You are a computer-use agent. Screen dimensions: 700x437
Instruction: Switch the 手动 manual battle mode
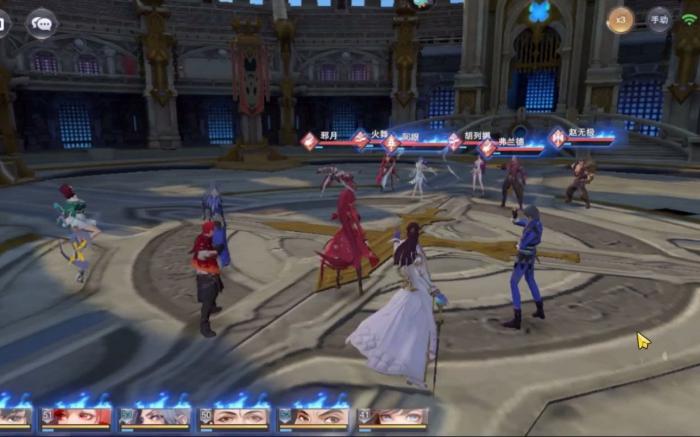[658, 20]
